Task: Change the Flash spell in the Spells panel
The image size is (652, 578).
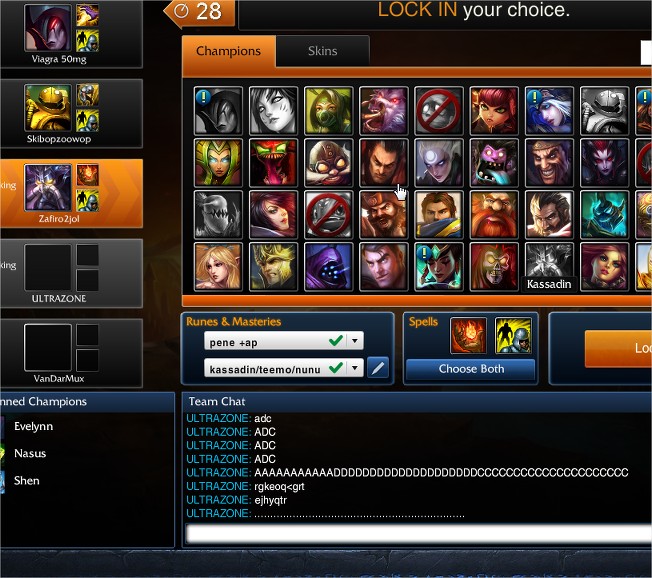Action: (513, 336)
